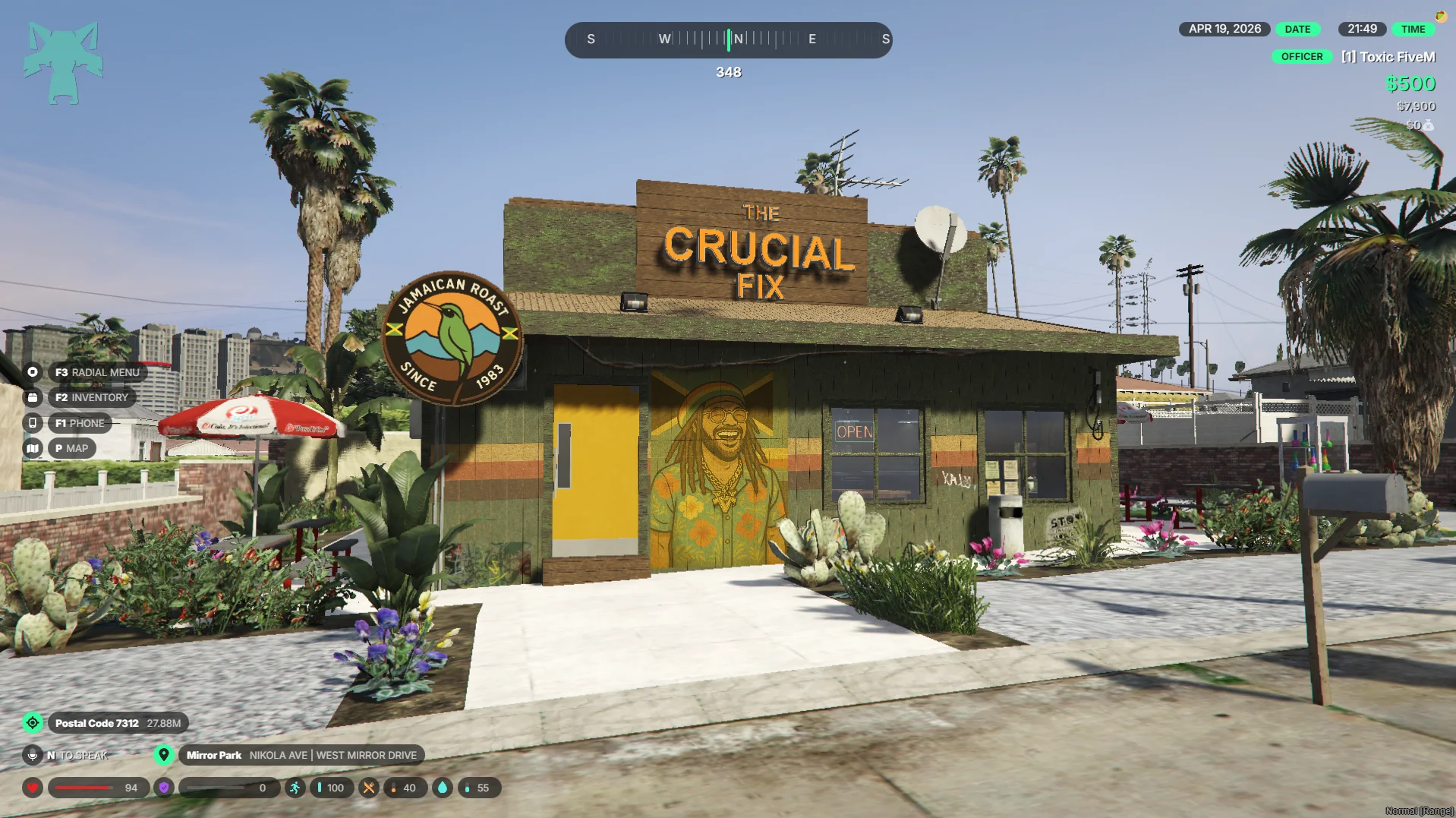Select the running-figure stamina icon
This screenshot has height=818, width=1456.
point(295,788)
